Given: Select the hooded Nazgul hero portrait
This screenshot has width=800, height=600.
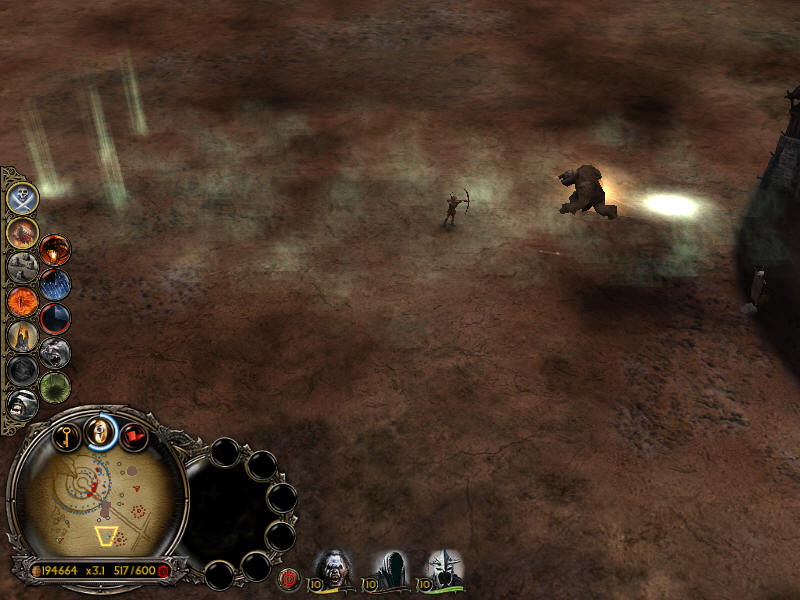Looking at the screenshot, I should pos(388,568).
